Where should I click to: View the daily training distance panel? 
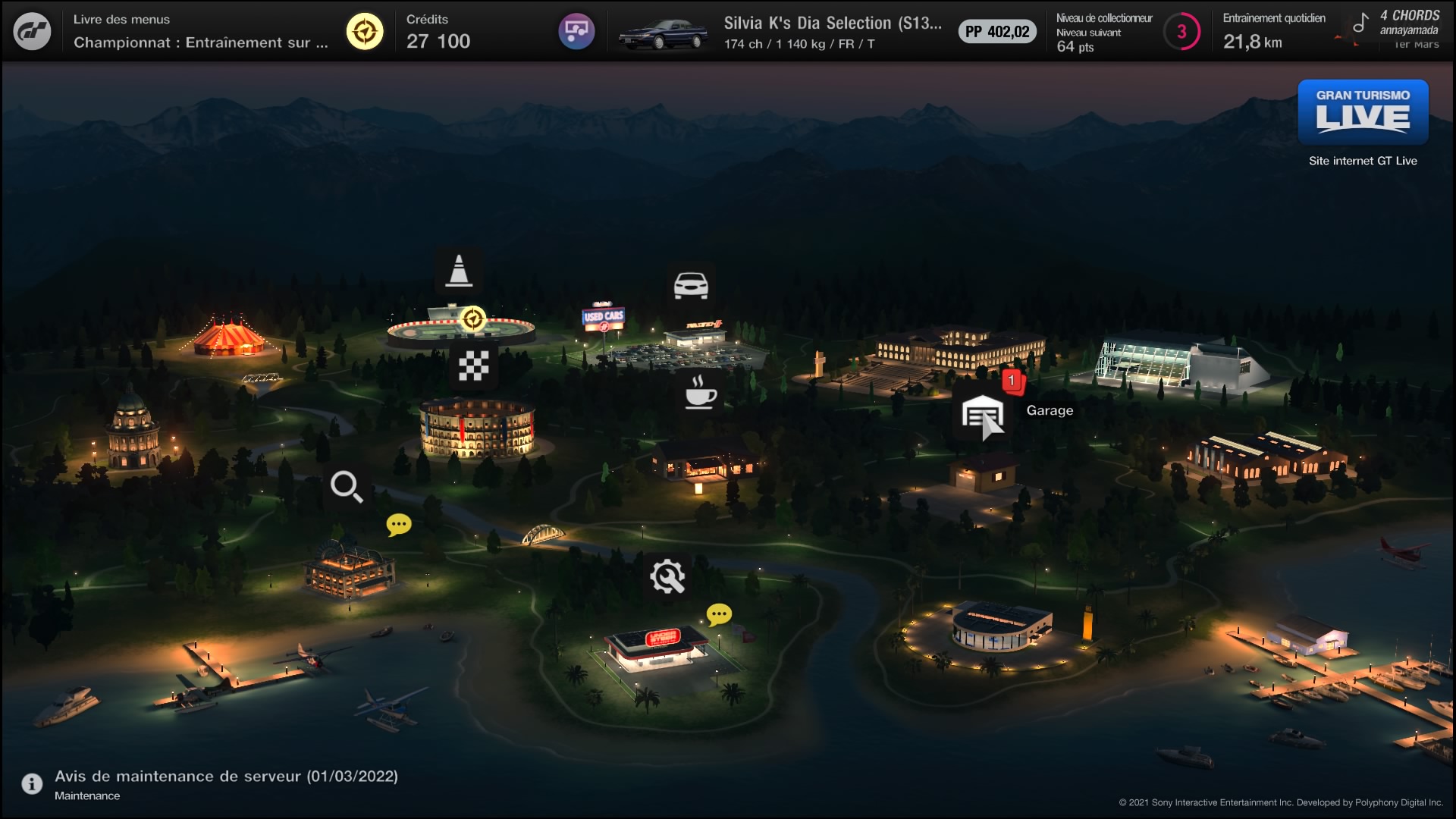coord(1274,32)
